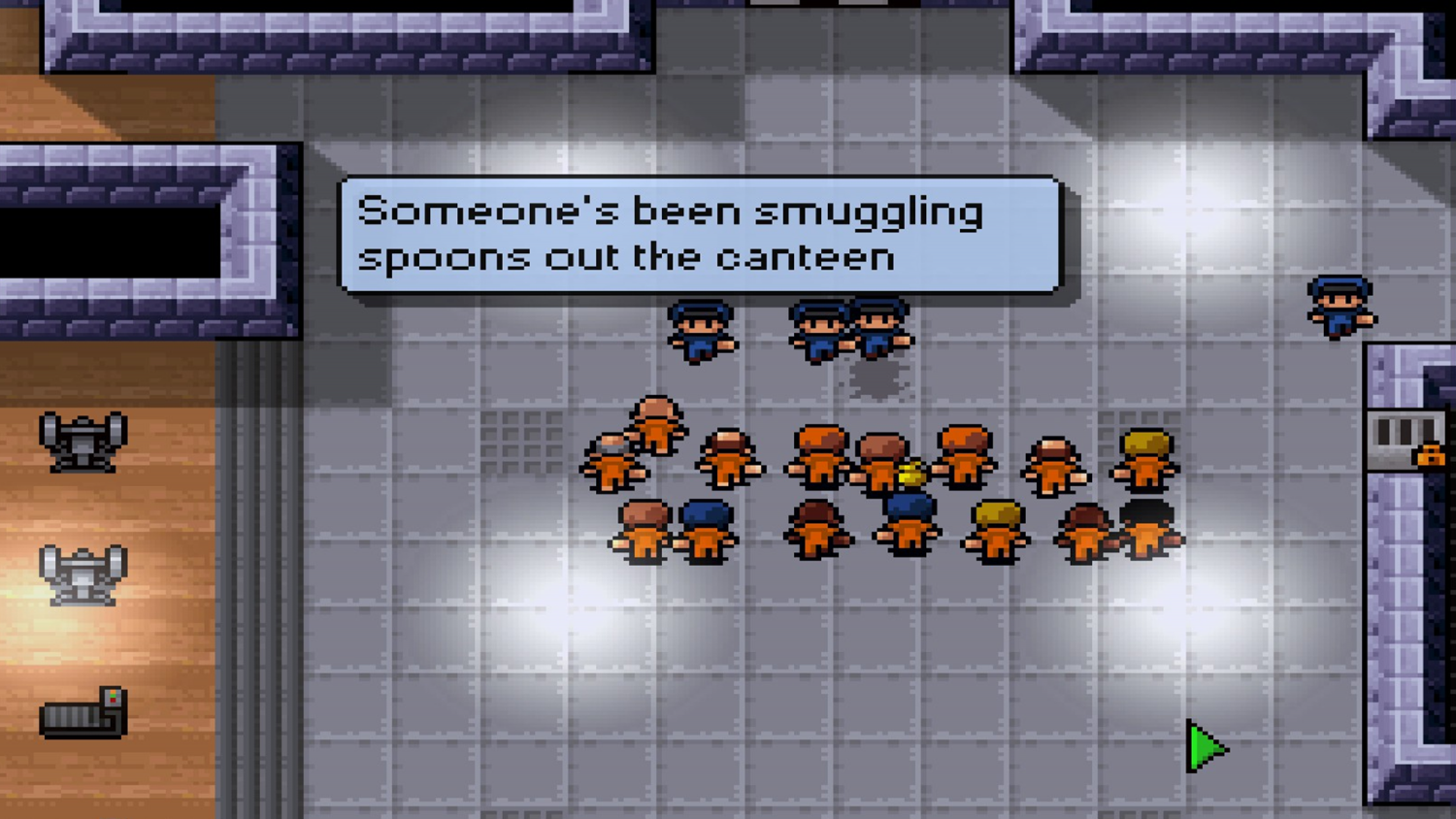Click the green arrow to continue dialogue
Viewport: 1456px width, 819px height.
1204,749
